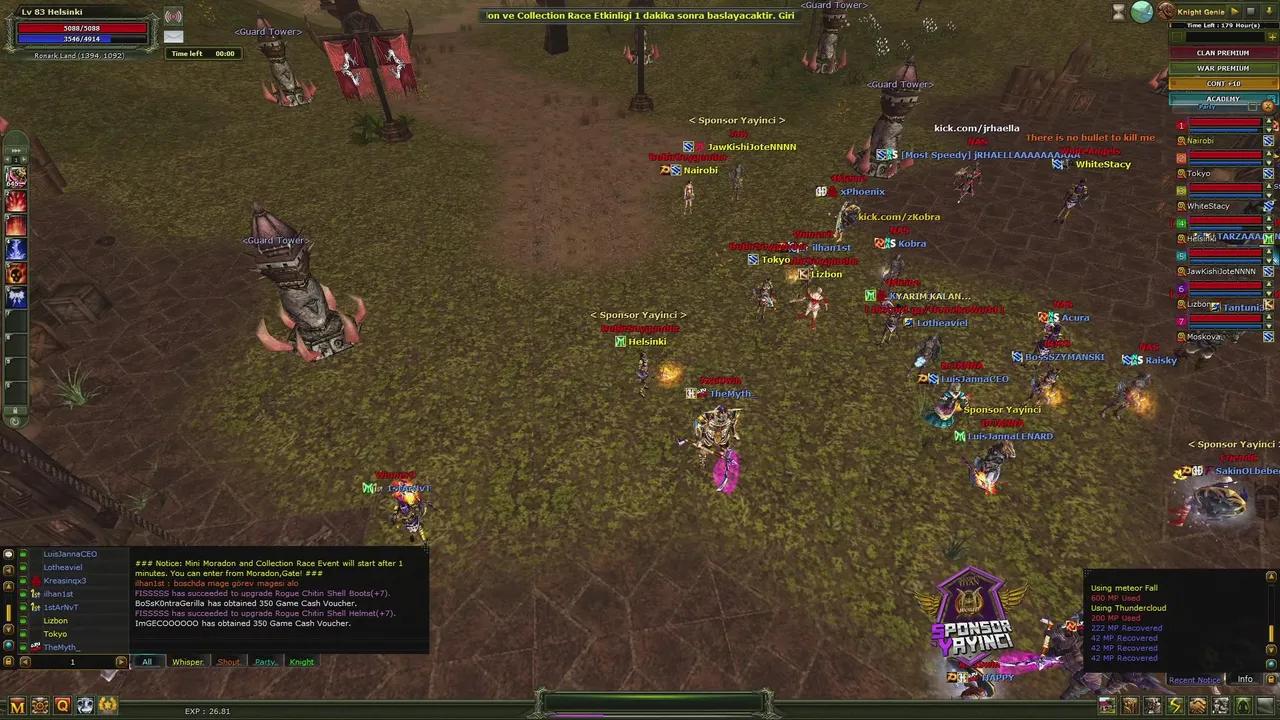Click the Info button above the menu bar
The width and height of the screenshot is (1280, 720).
1245,679
